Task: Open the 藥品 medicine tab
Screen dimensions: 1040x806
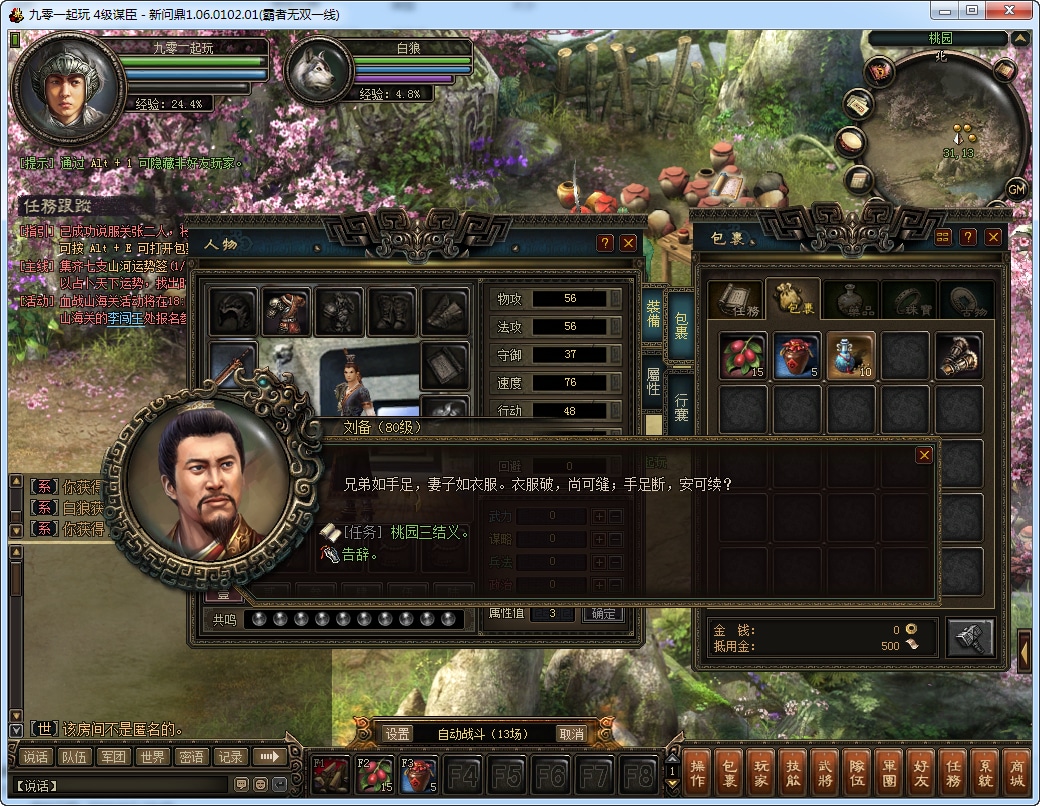Action: (x=850, y=300)
